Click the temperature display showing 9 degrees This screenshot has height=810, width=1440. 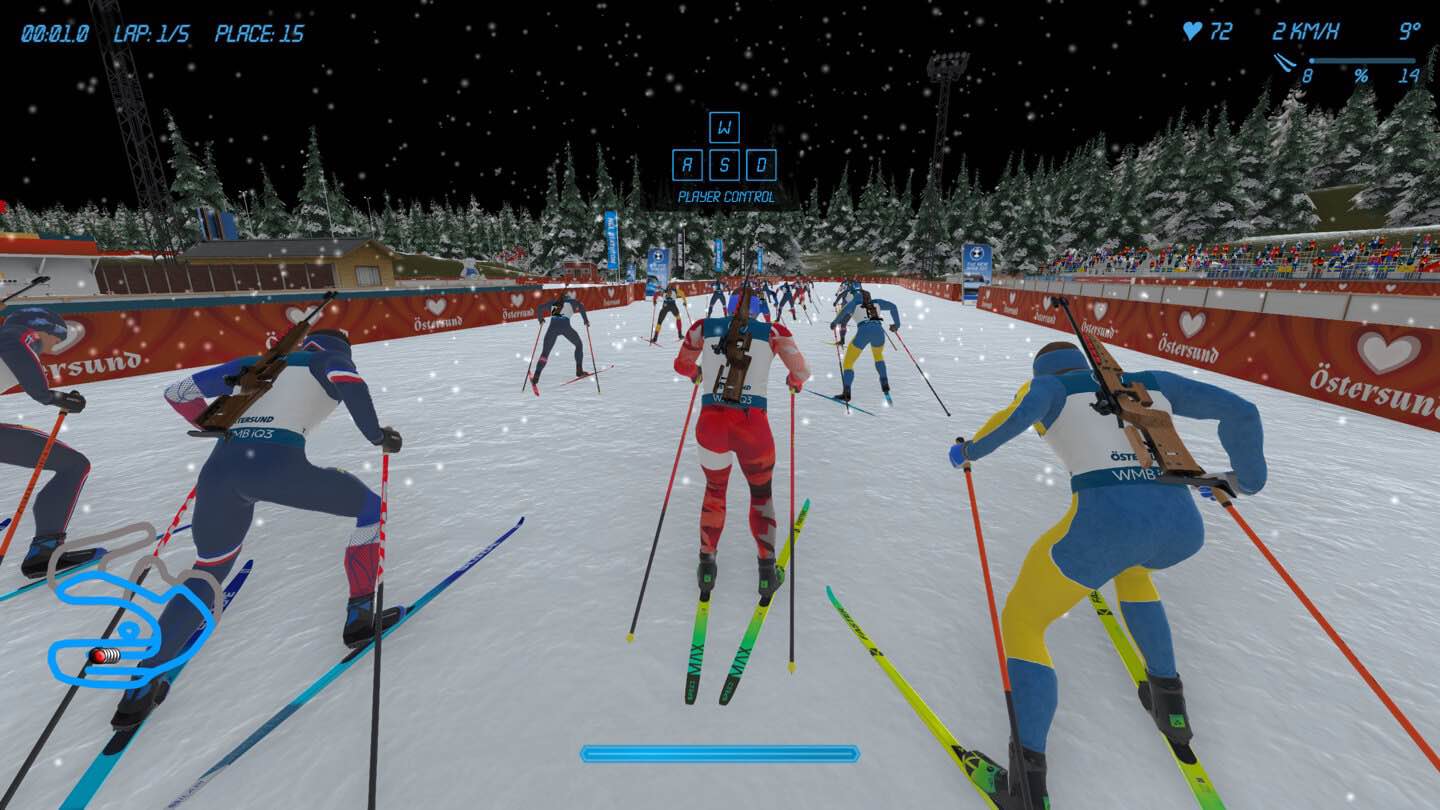(1410, 30)
